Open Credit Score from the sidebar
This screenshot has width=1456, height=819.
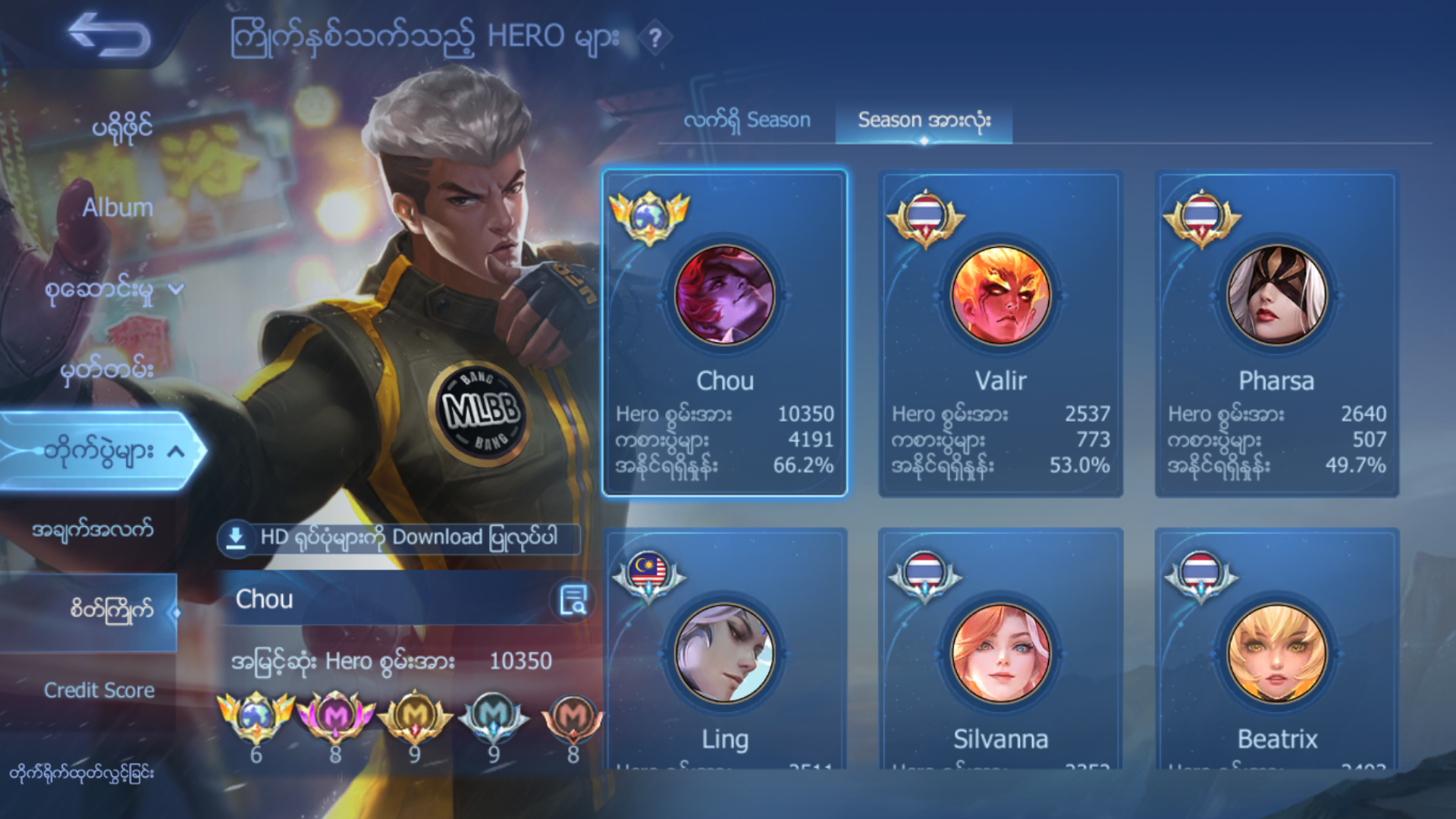click(x=101, y=690)
